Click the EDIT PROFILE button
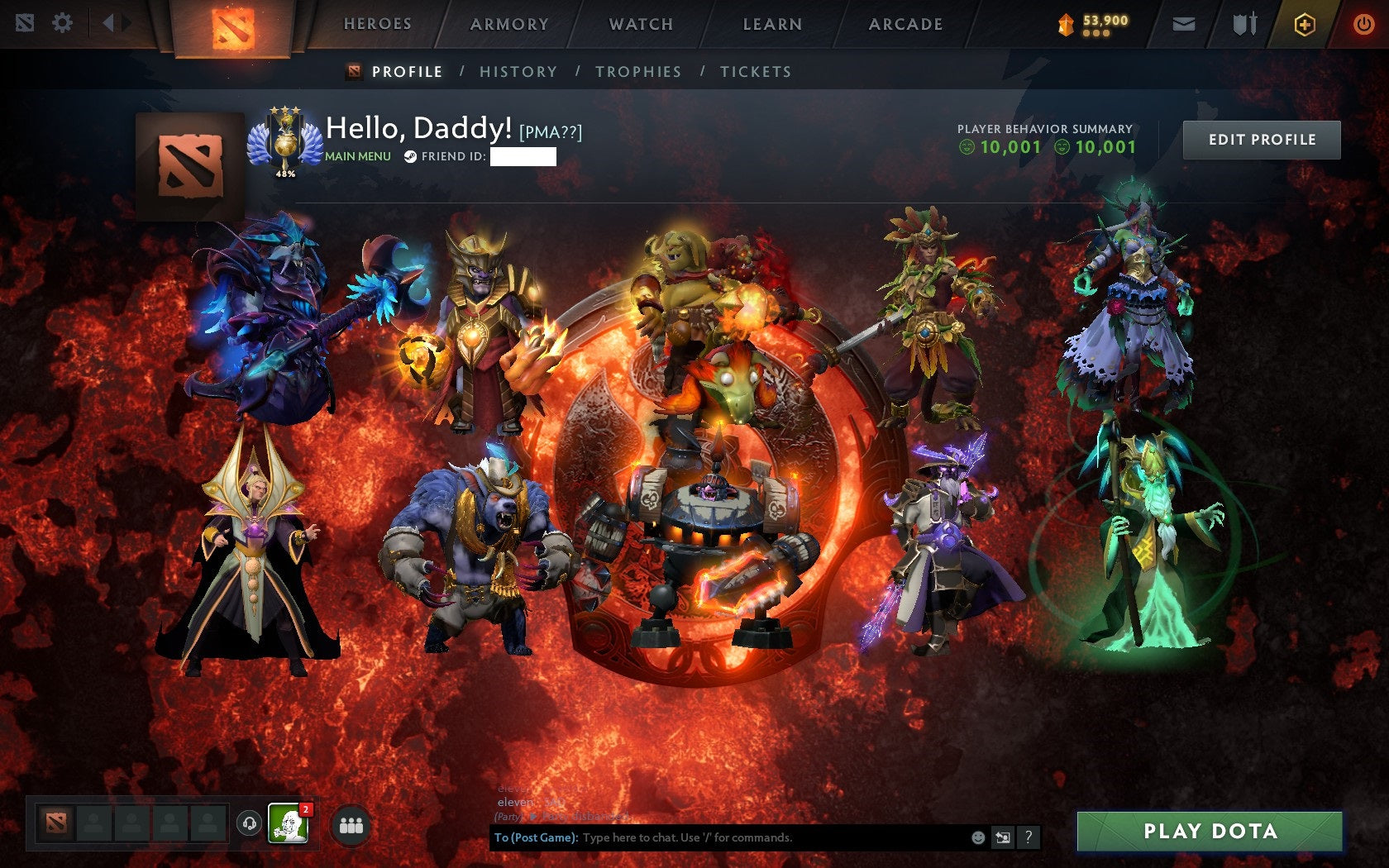 pos(1261,140)
